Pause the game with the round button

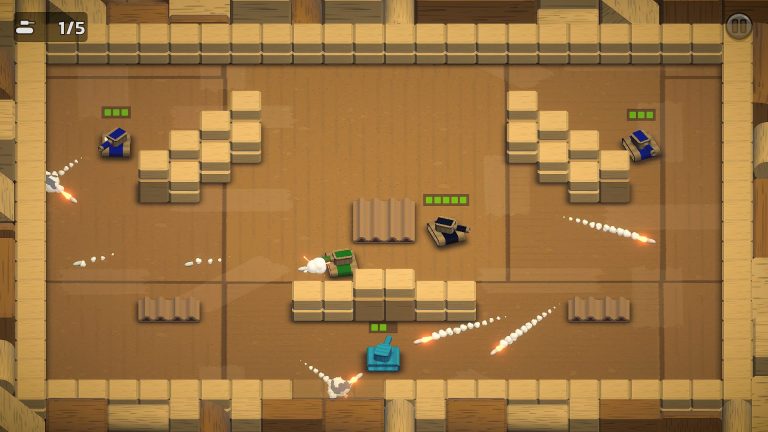(x=738, y=26)
